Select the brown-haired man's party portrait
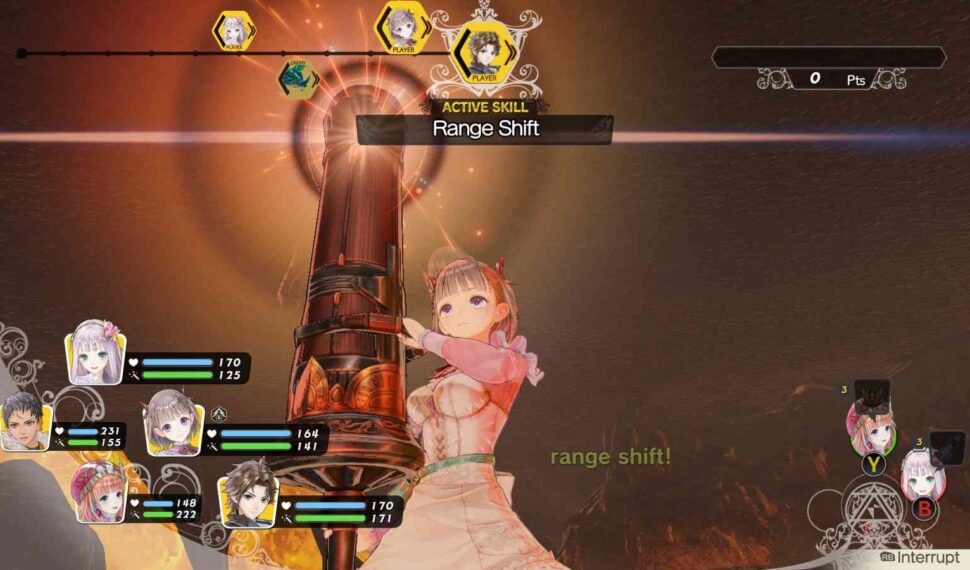Viewport: 970px width, 570px height. [x=248, y=493]
